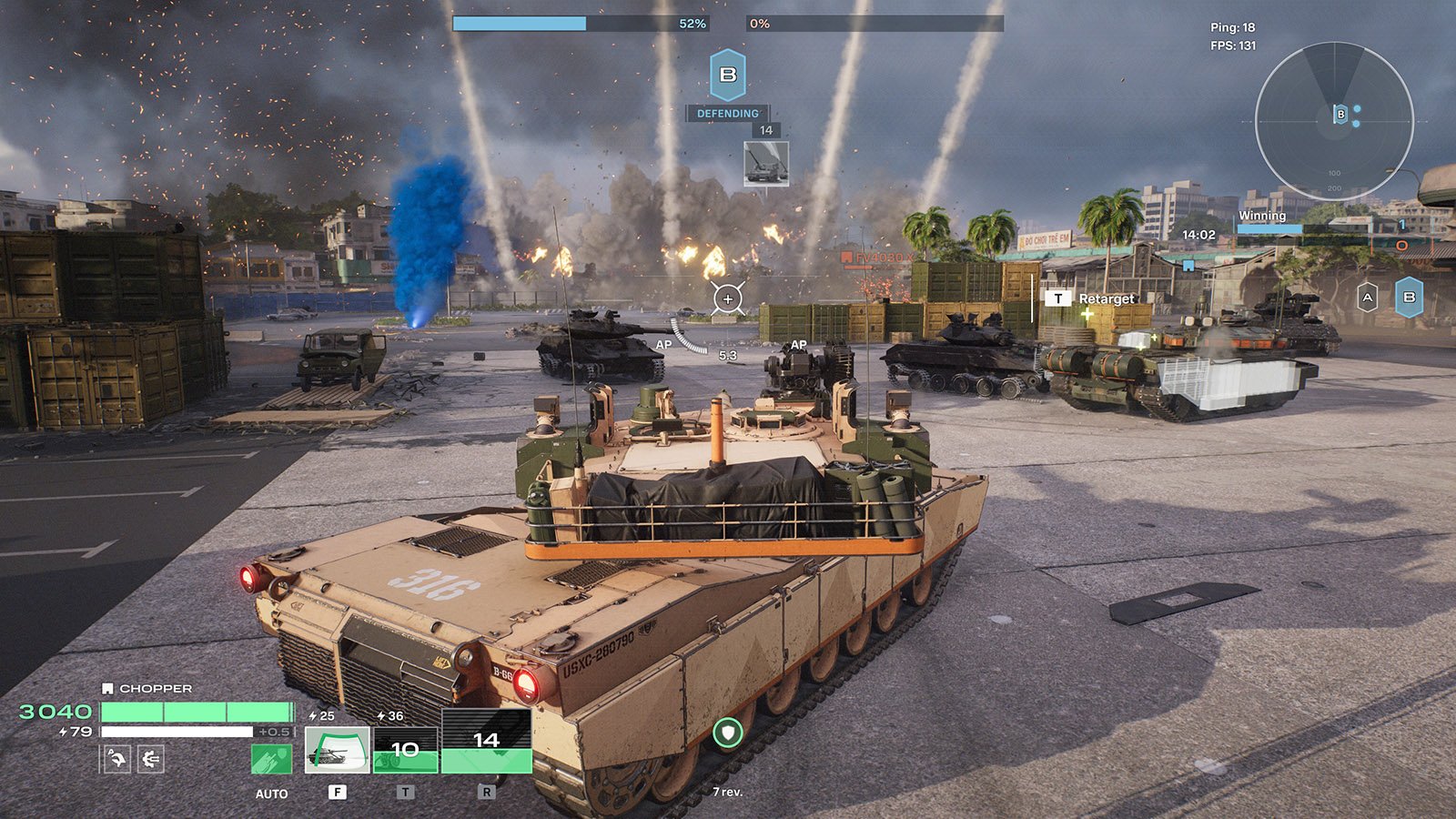Select the objective A hexagon marker

1367,298
